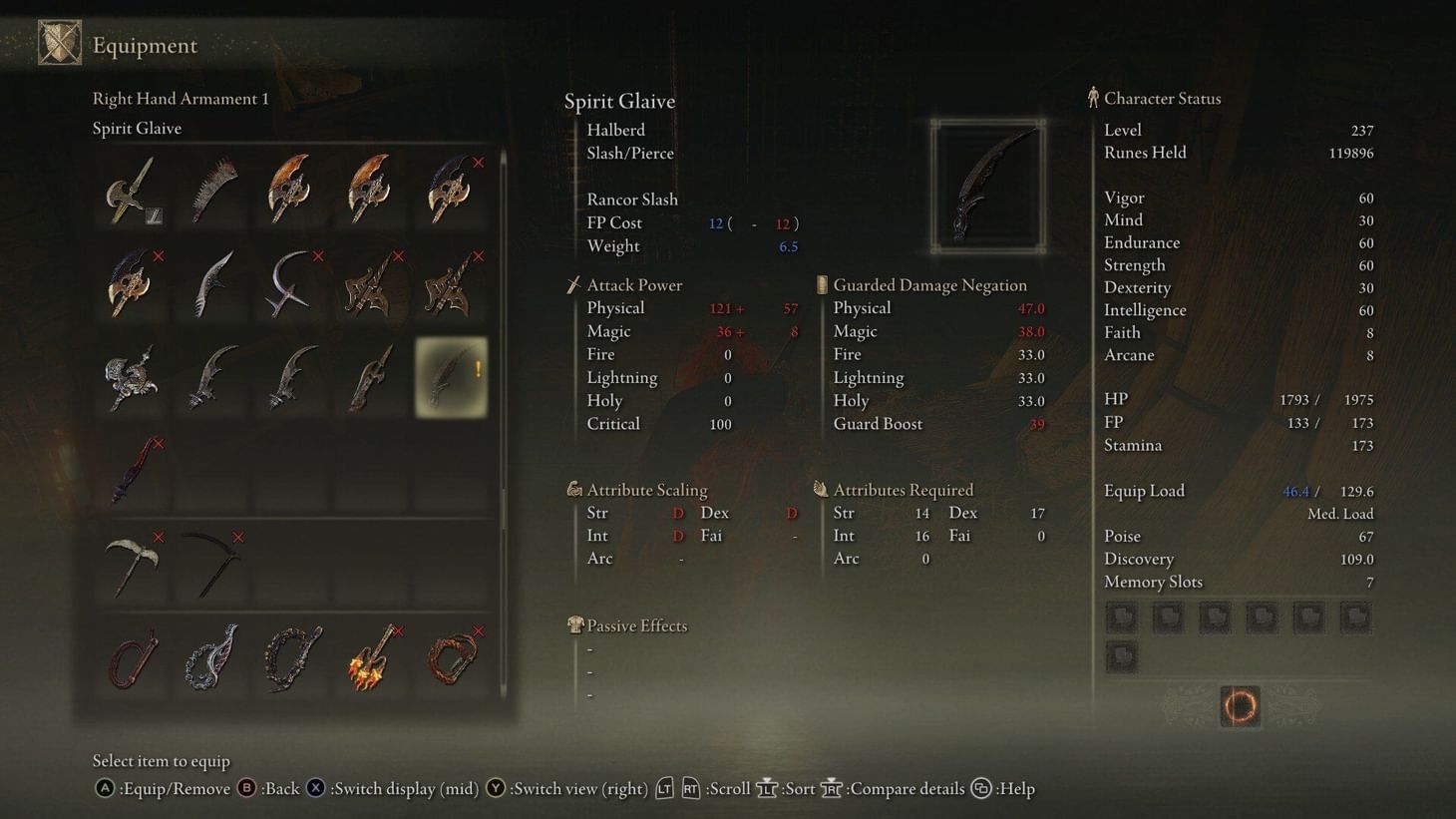
Task: Select the Right Hand Armament 1 header
Action: [181, 98]
